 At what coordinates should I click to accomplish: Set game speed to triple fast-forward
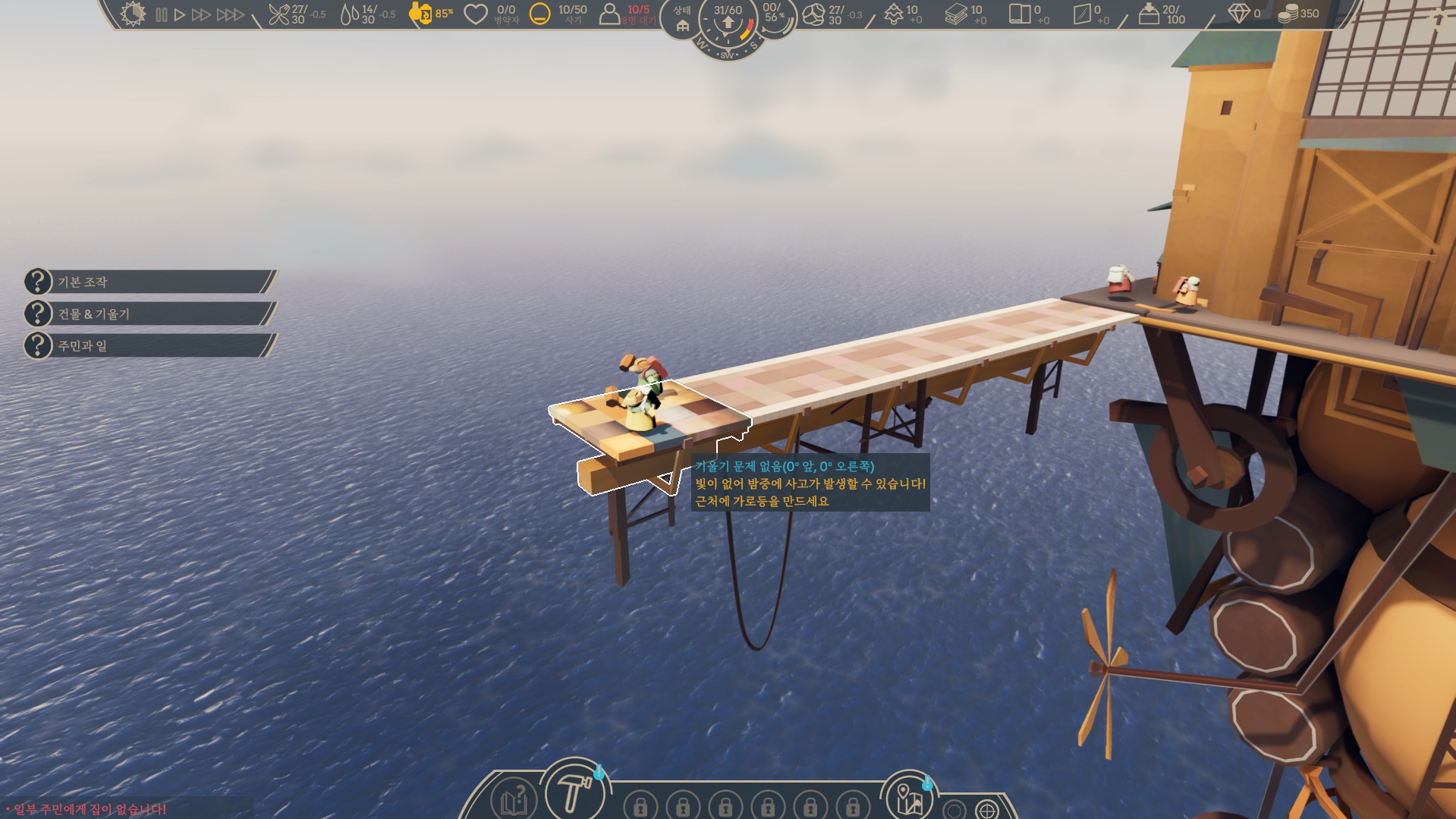pos(230,14)
